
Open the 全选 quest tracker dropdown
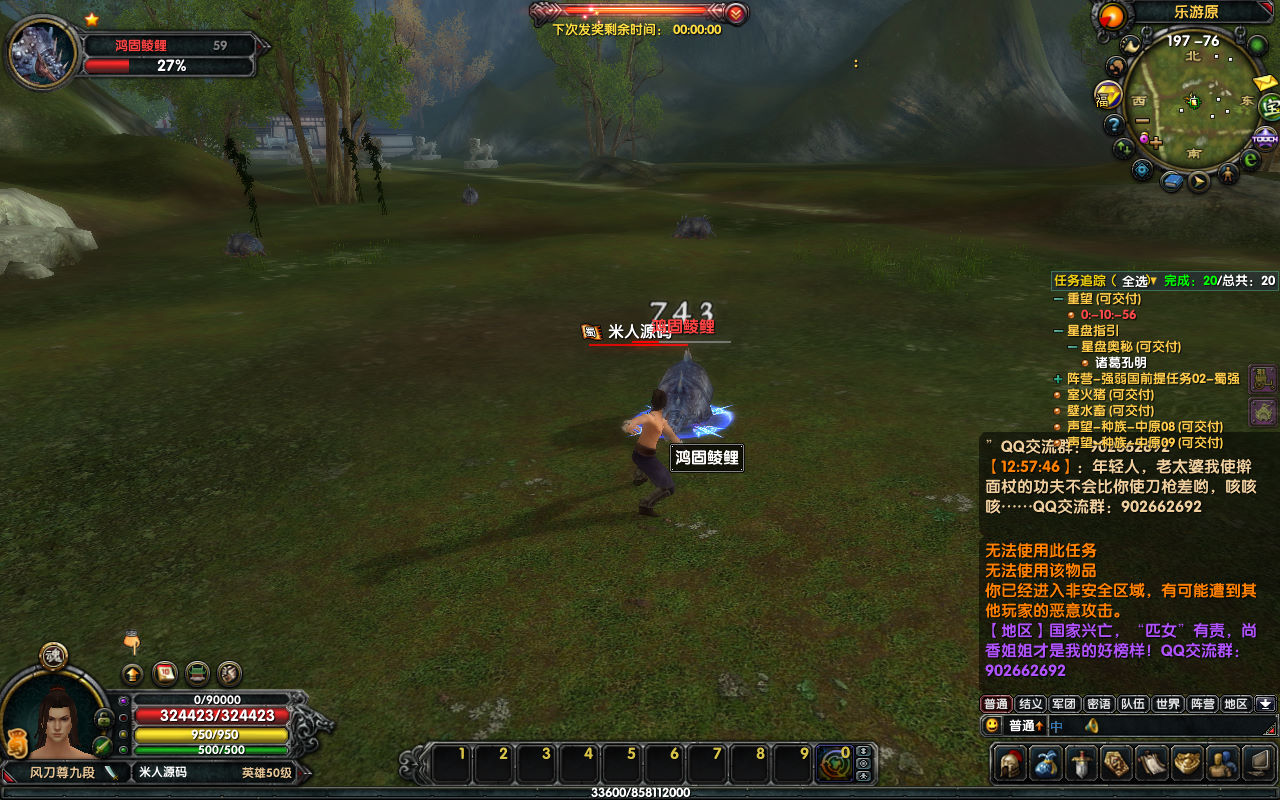[x=1139, y=281]
